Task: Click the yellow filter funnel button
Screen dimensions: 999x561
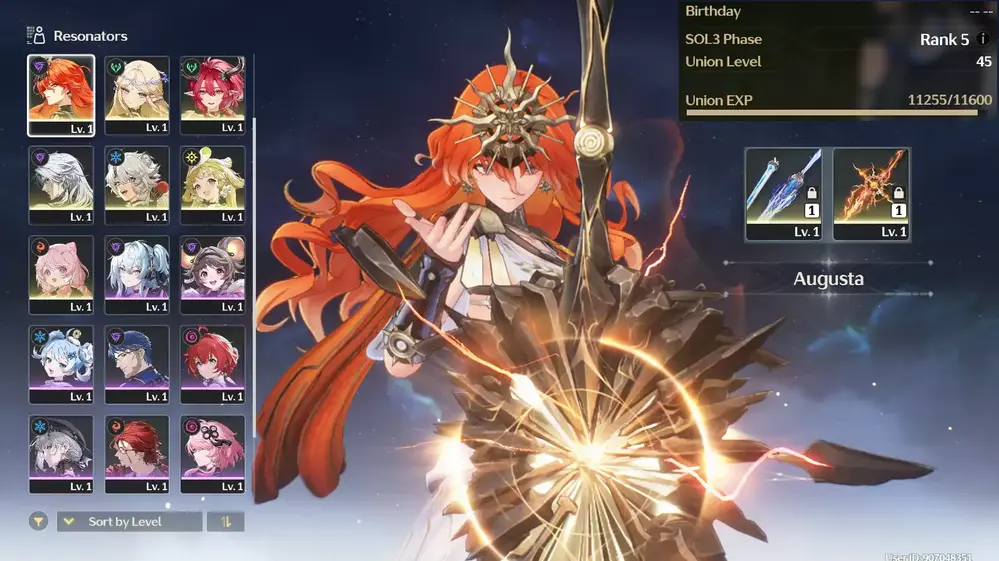Action: pos(38,521)
